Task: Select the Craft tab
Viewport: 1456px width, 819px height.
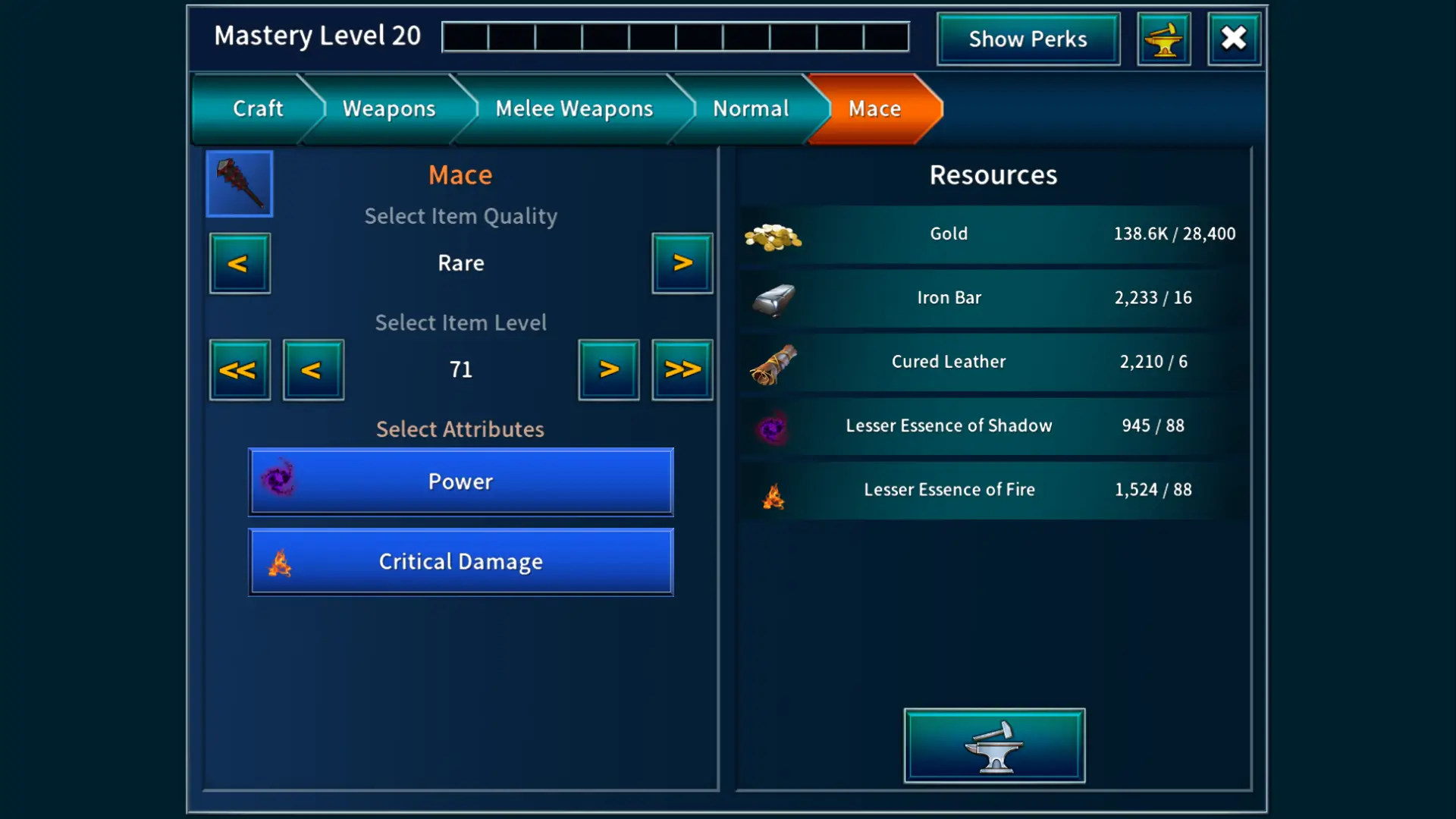Action: [x=258, y=108]
